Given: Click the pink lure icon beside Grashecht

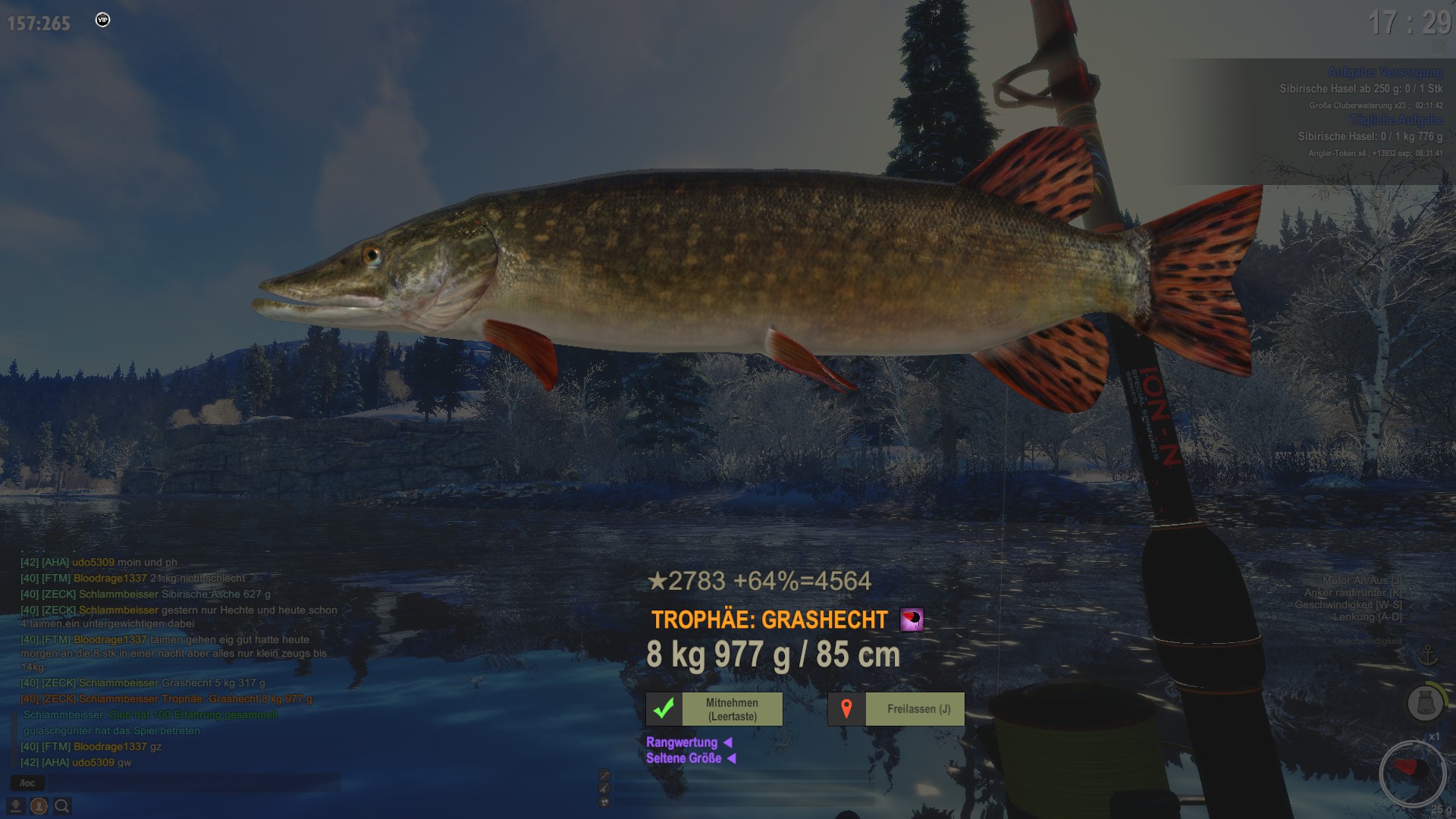Looking at the screenshot, I should pyautogui.click(x=912, y=620).
